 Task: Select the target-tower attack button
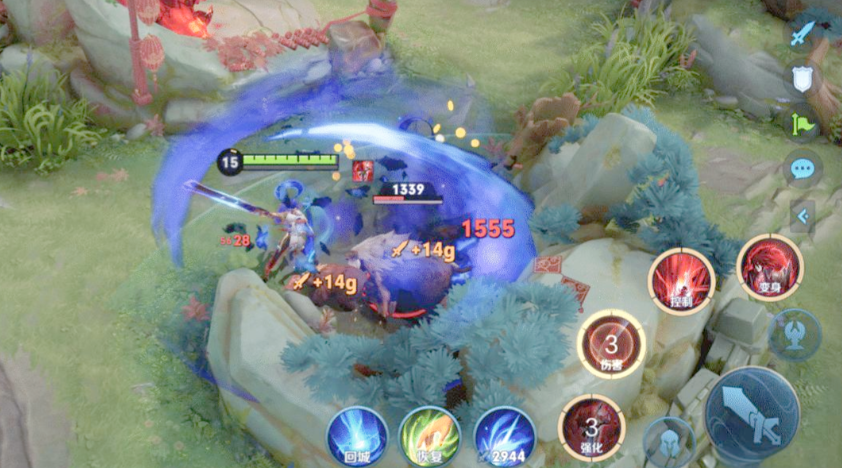795,334
